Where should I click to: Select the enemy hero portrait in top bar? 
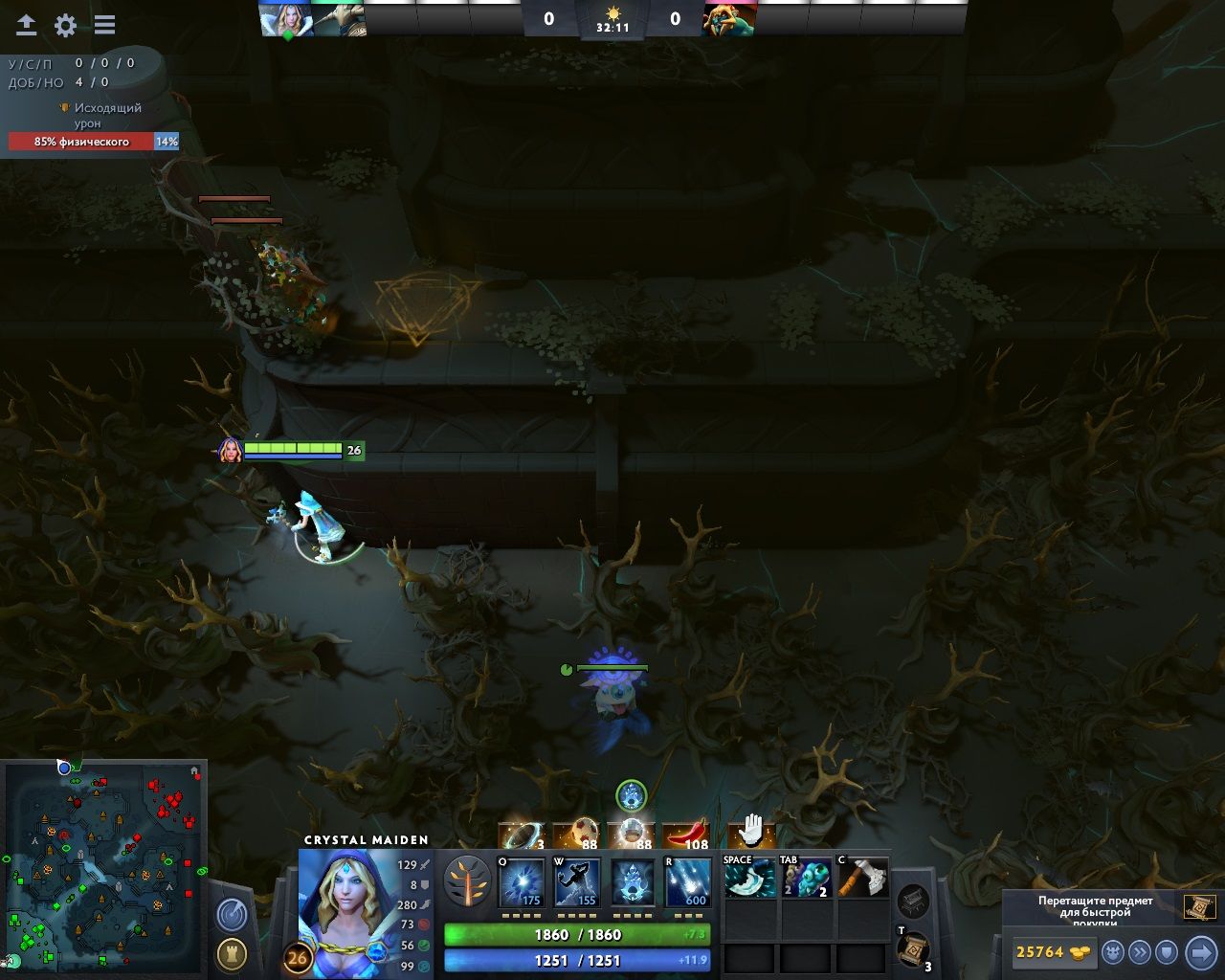pyautogui.click(x=729, y=19)
